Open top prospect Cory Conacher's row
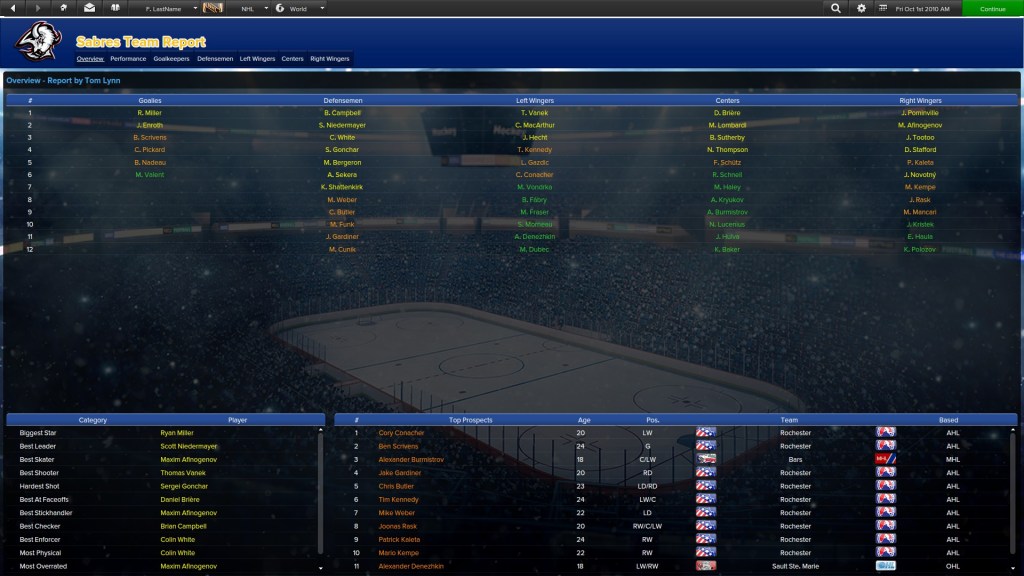Viewport: 1024px width, 576px height. click(401, 433)
